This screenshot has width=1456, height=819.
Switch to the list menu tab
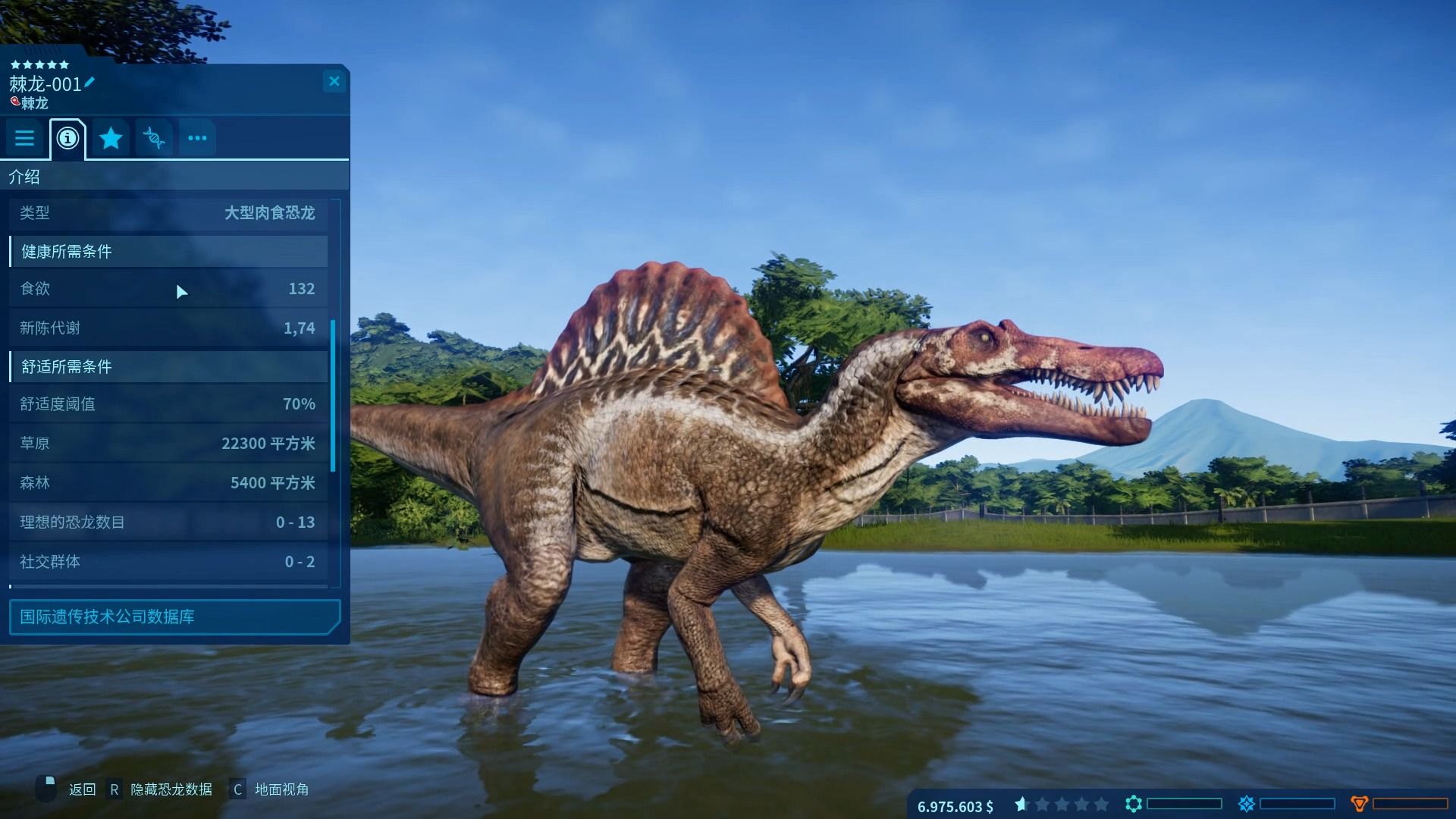pos(25,138)
